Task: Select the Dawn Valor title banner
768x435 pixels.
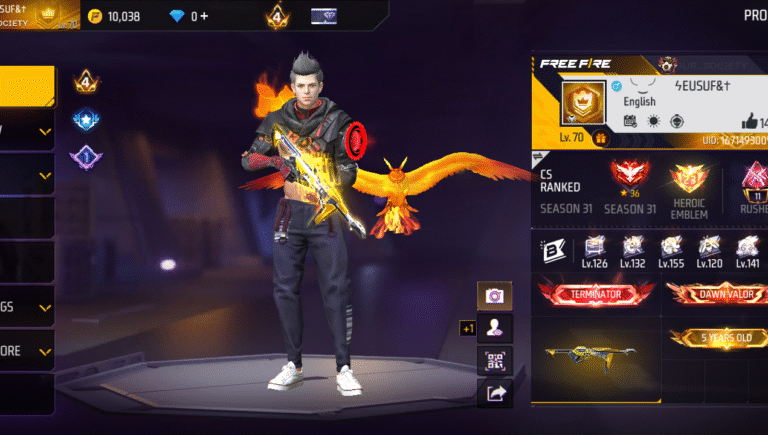Action: coord(716,294)
